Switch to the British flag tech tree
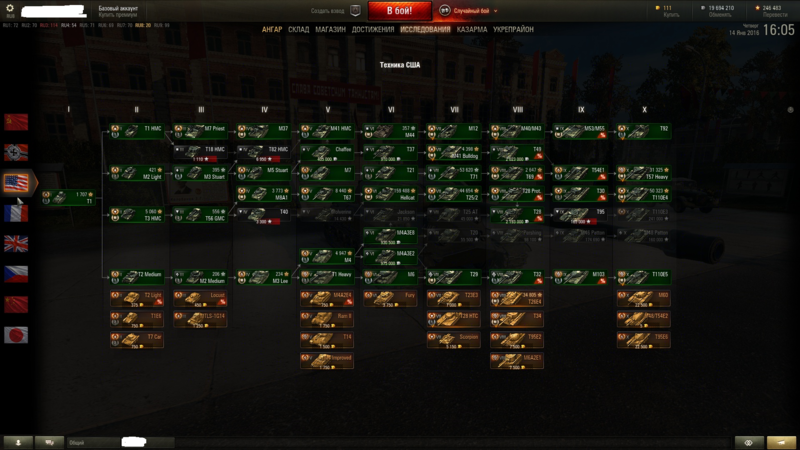 tap(17, 244)
